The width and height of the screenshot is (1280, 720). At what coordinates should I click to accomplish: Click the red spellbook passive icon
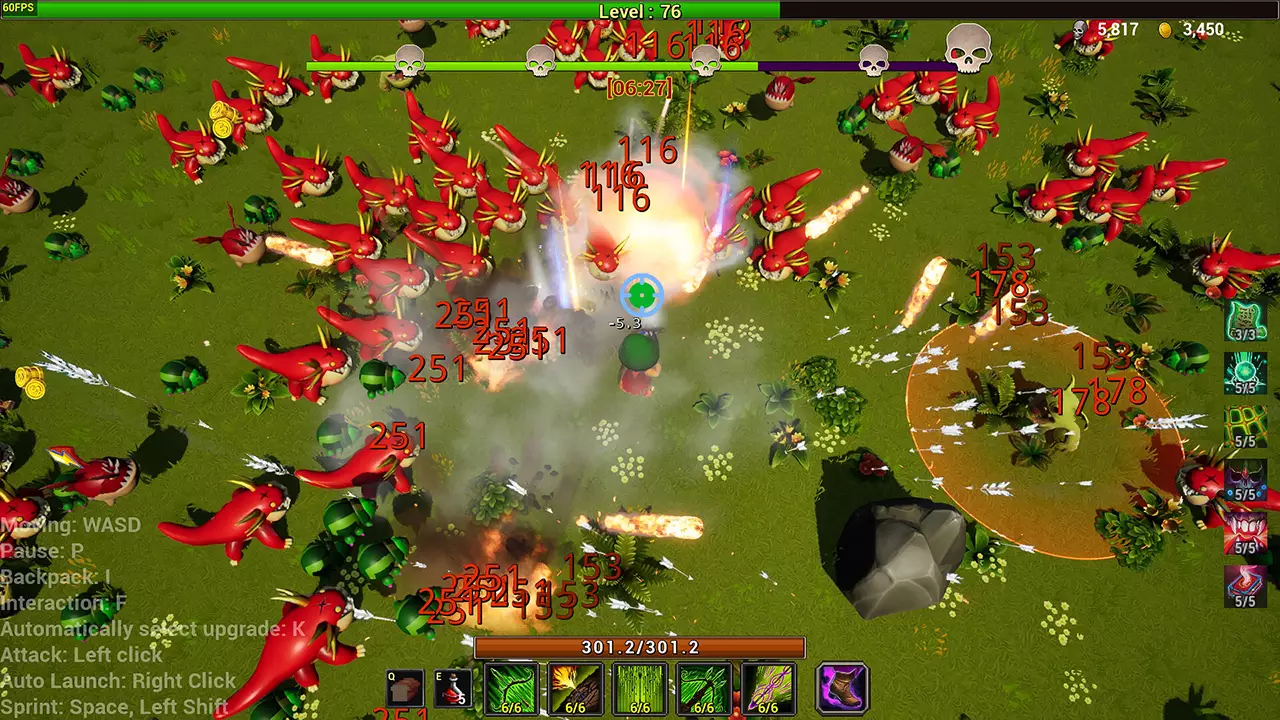pyautogui.click(x=1245, y=584)
